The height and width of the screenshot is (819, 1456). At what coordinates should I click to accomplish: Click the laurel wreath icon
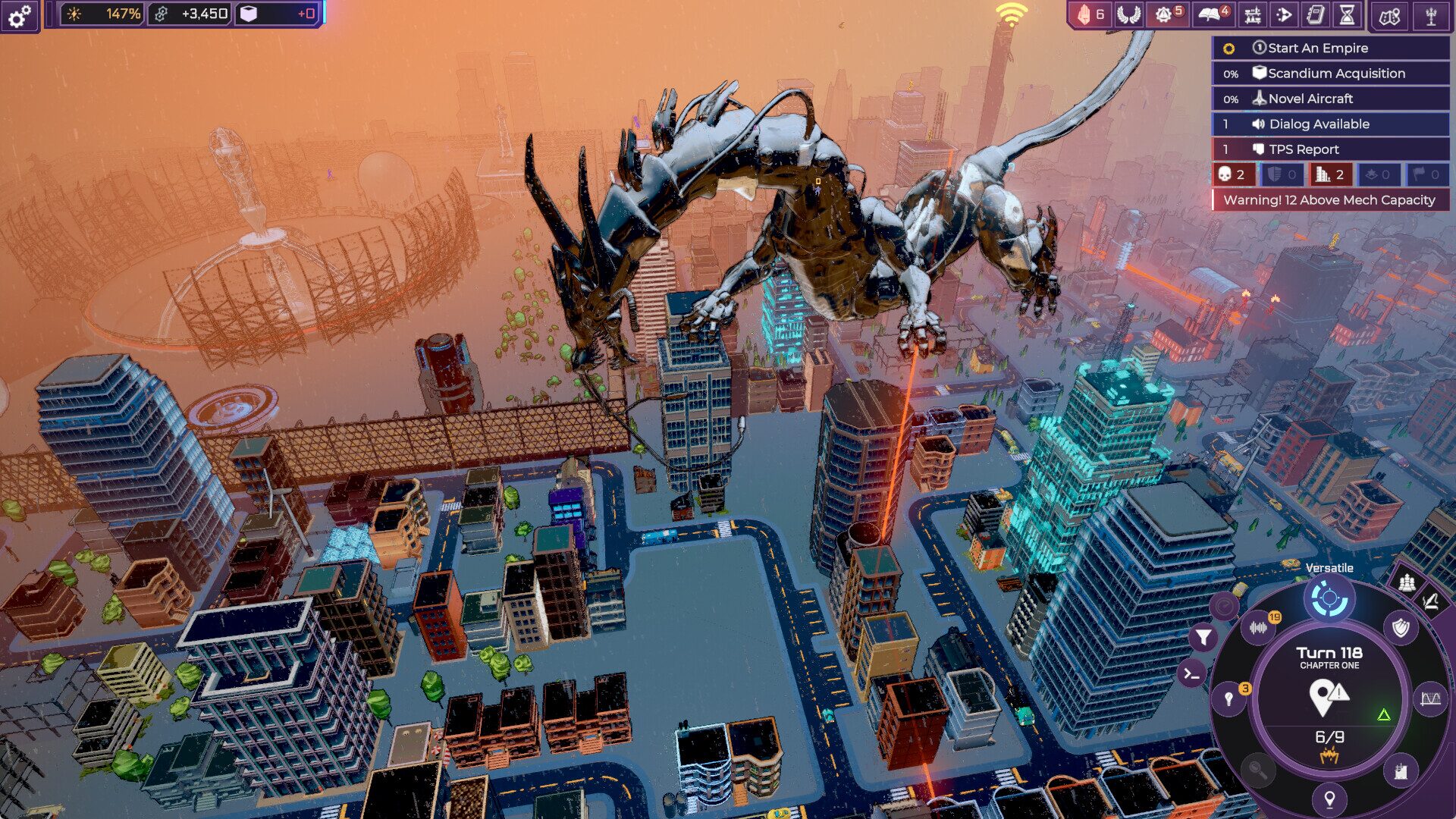[1128, 14]
